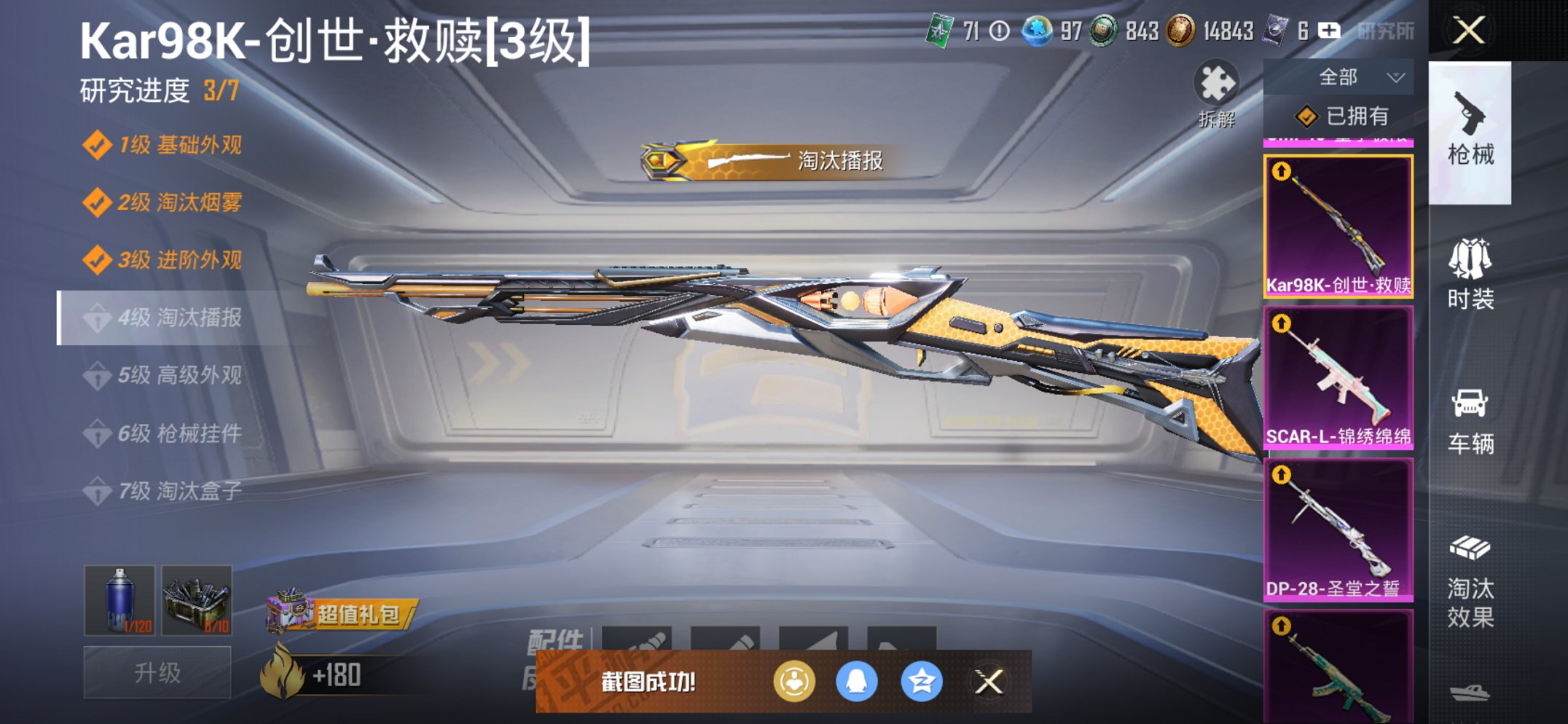1568x724 pixels.
Task: Select the 淘汰效果 elimination effects category
Action: click(1470, 583)
